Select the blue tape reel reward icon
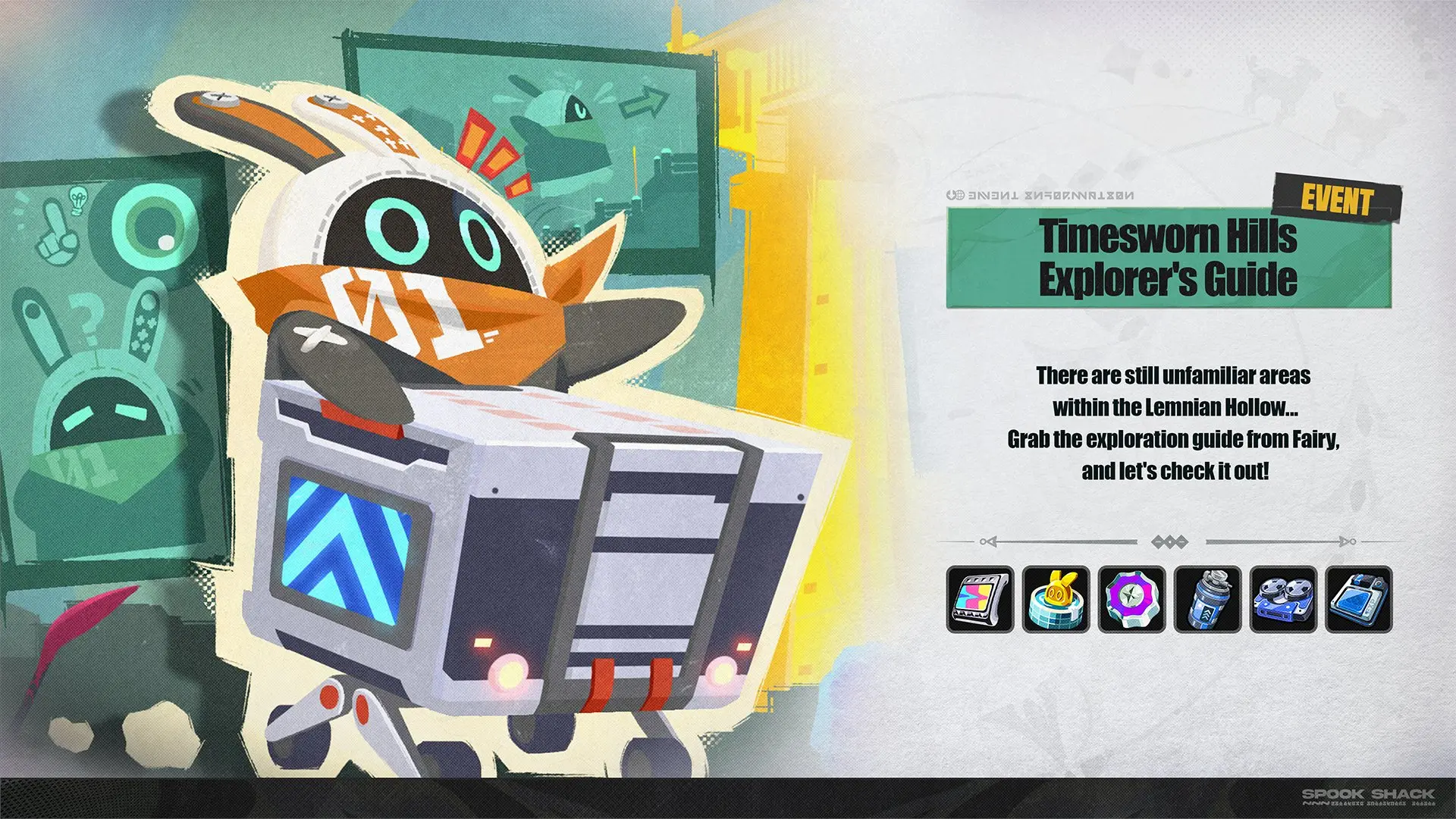The image size is (1456, 819). tap(1283, 600)
